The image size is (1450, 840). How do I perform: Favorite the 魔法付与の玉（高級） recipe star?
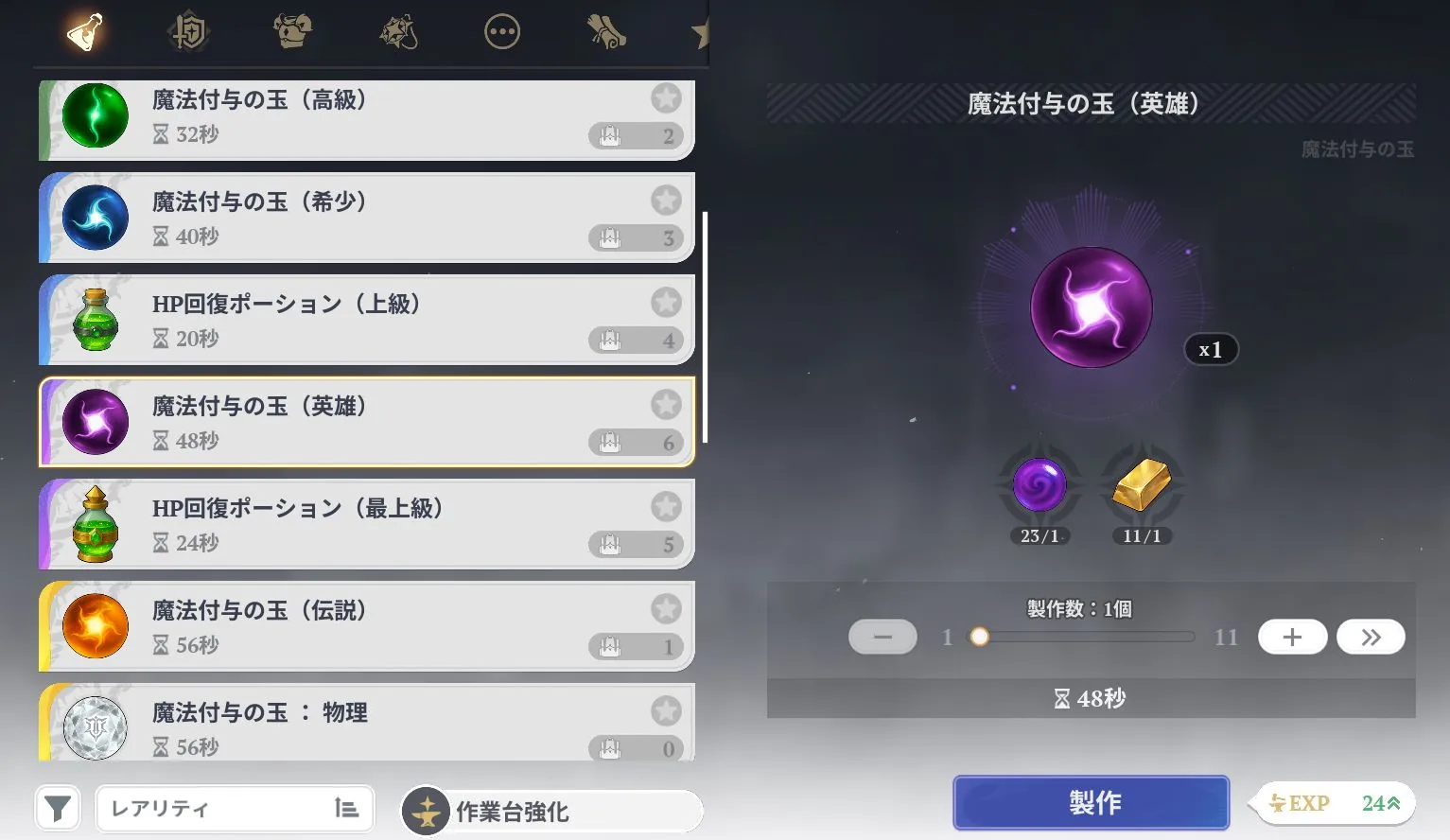666,97
